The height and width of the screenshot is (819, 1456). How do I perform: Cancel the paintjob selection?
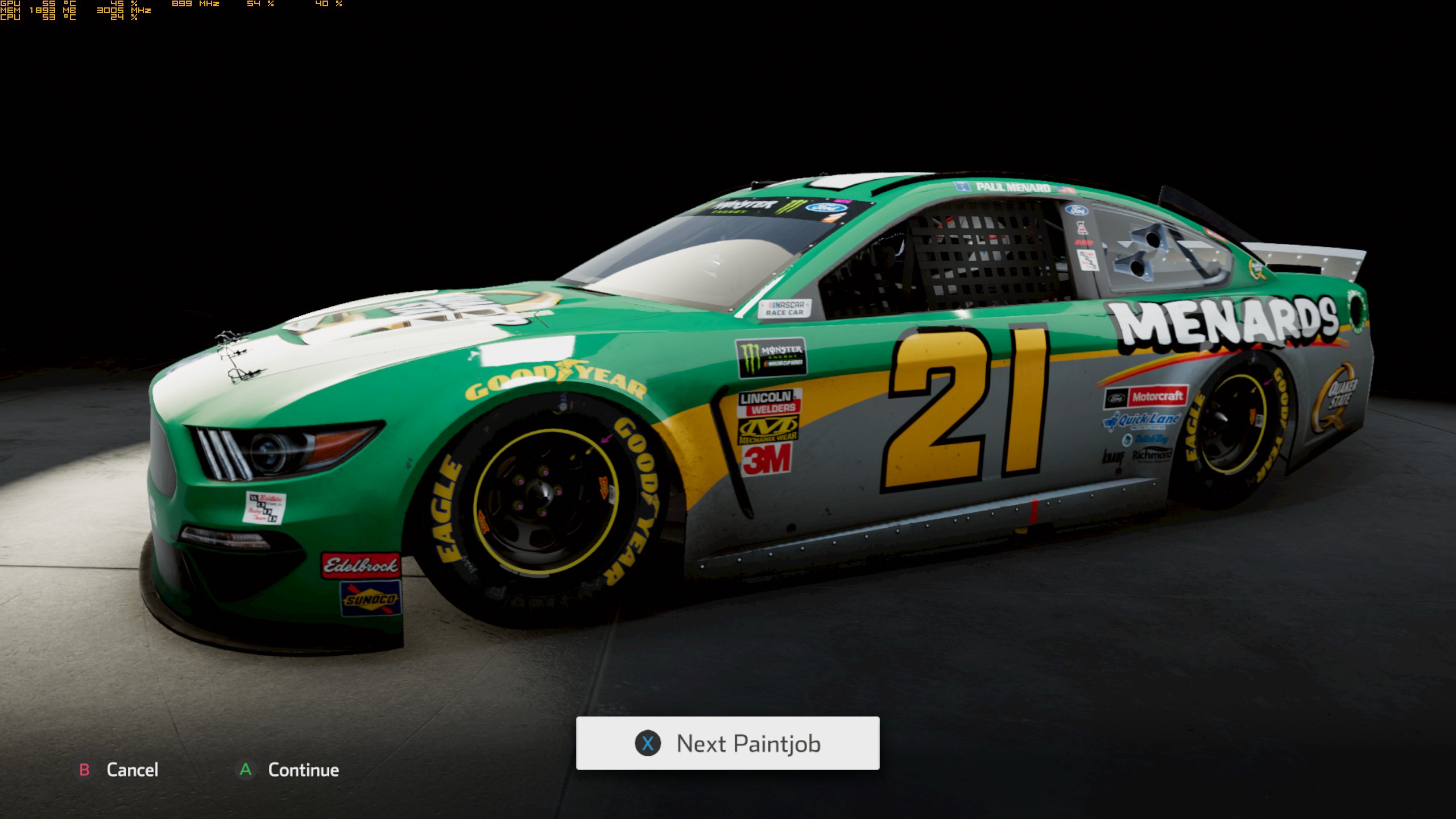click(119, 770)
